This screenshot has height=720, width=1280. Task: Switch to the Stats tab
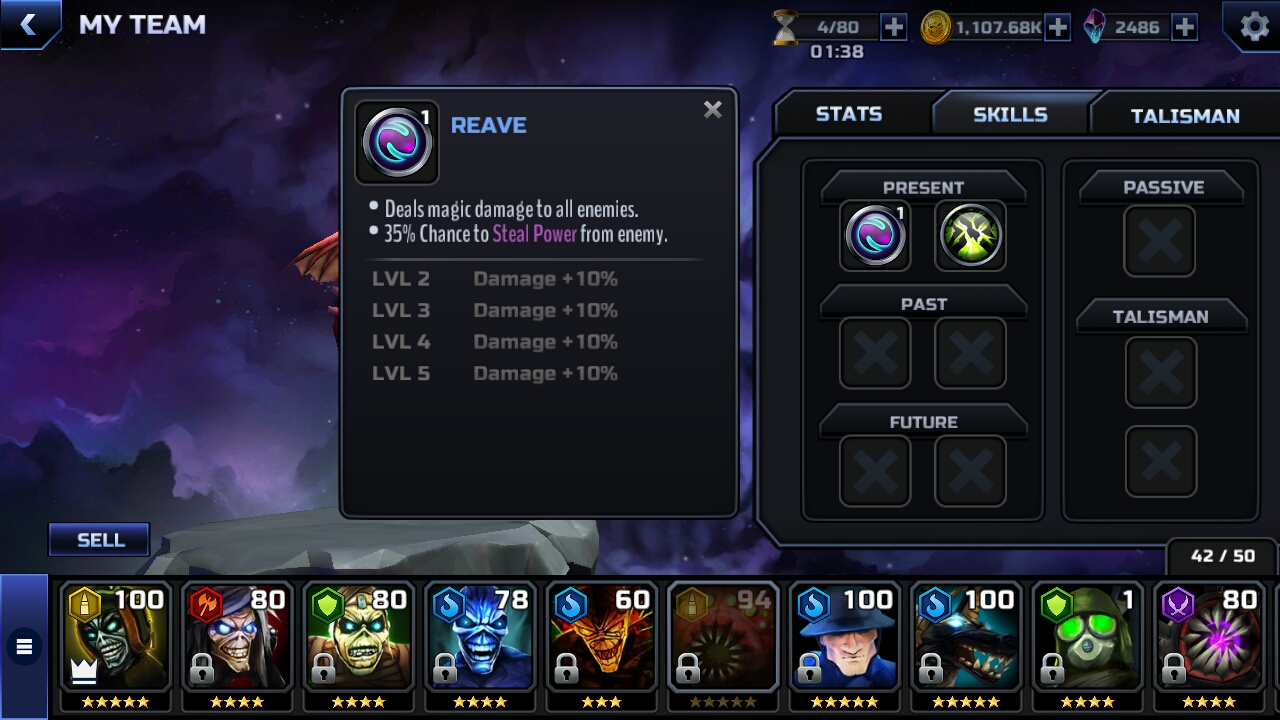click(x=848, y=114)
